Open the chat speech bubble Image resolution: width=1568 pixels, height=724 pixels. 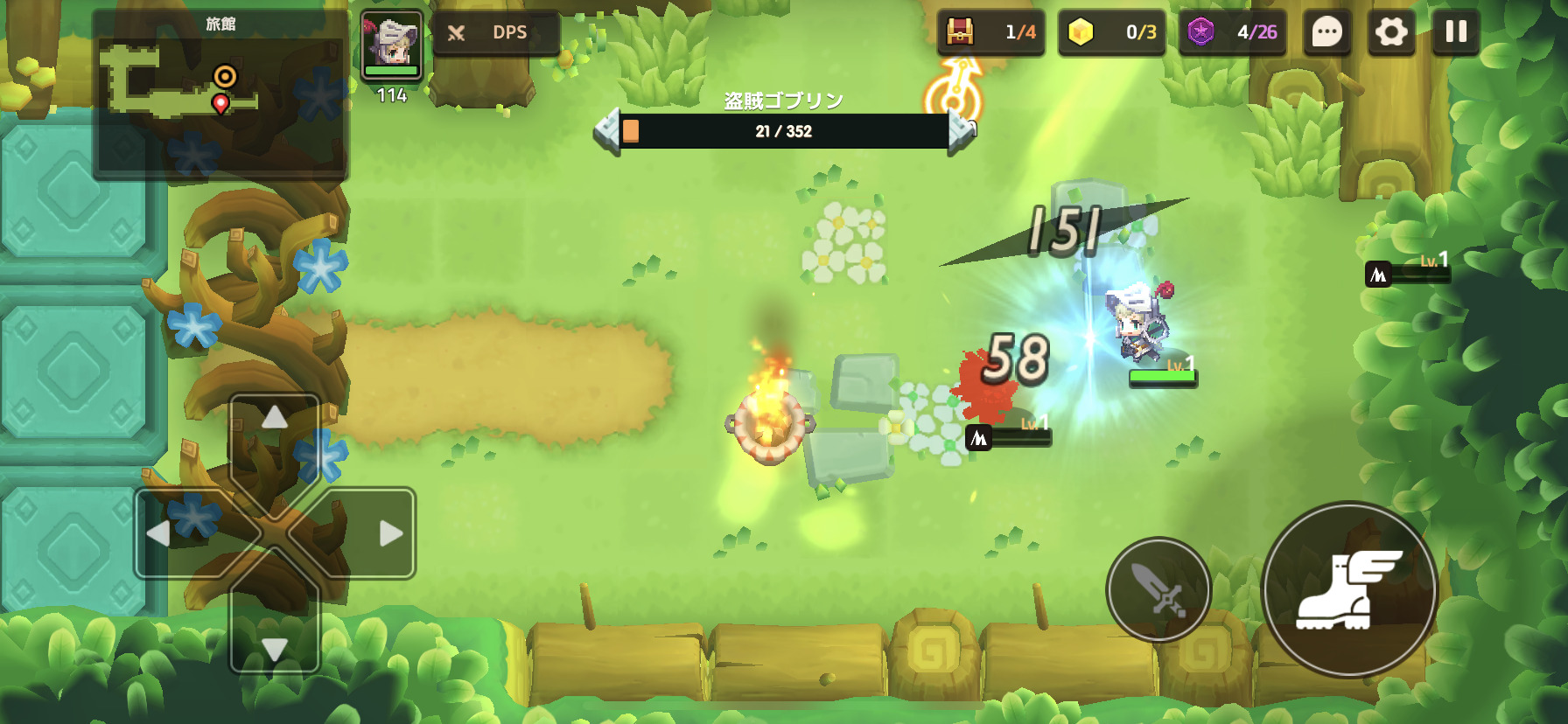coord(1326,32)
